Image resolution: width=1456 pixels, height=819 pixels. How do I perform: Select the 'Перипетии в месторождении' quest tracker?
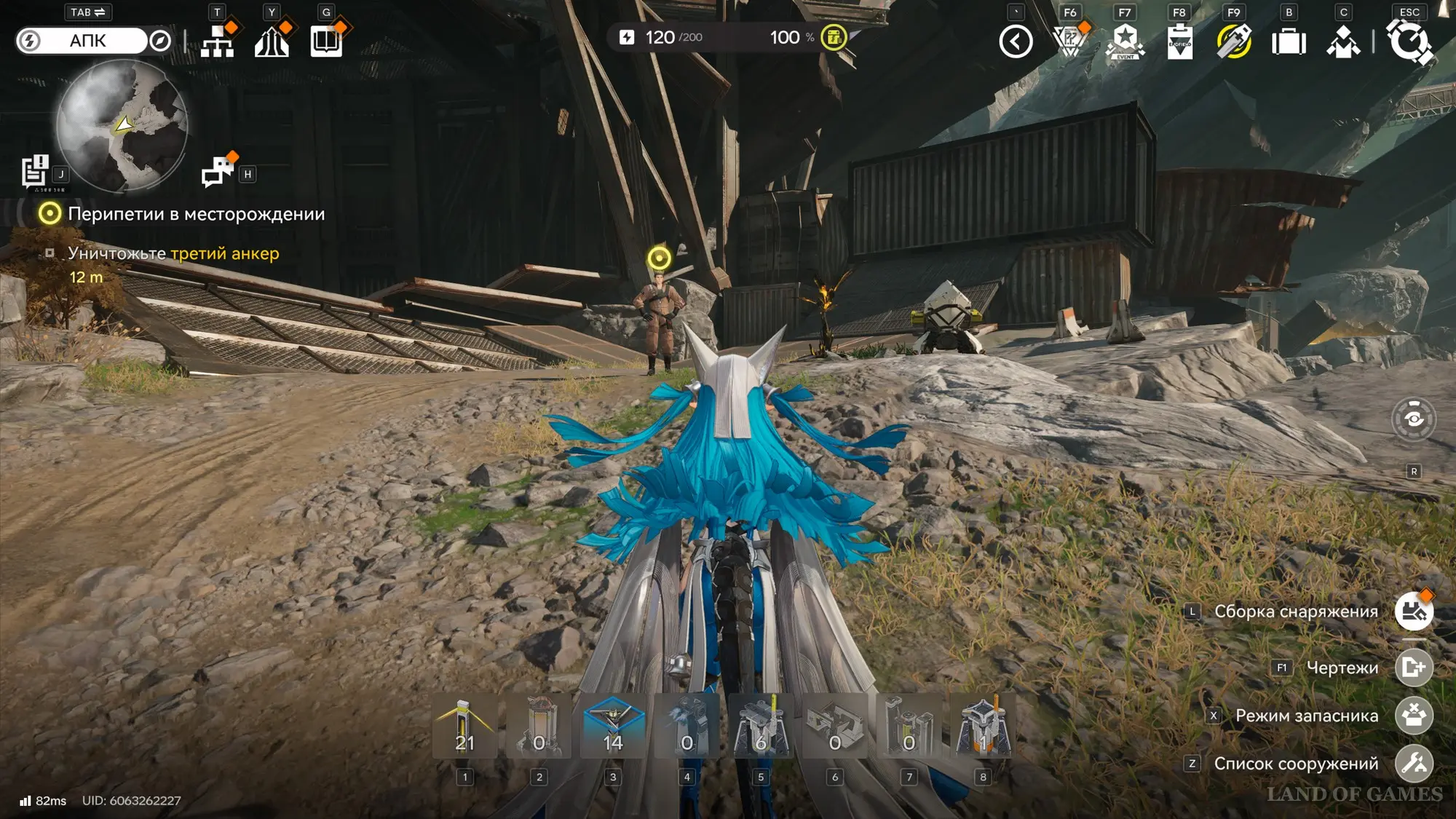(x=196, y=214)
